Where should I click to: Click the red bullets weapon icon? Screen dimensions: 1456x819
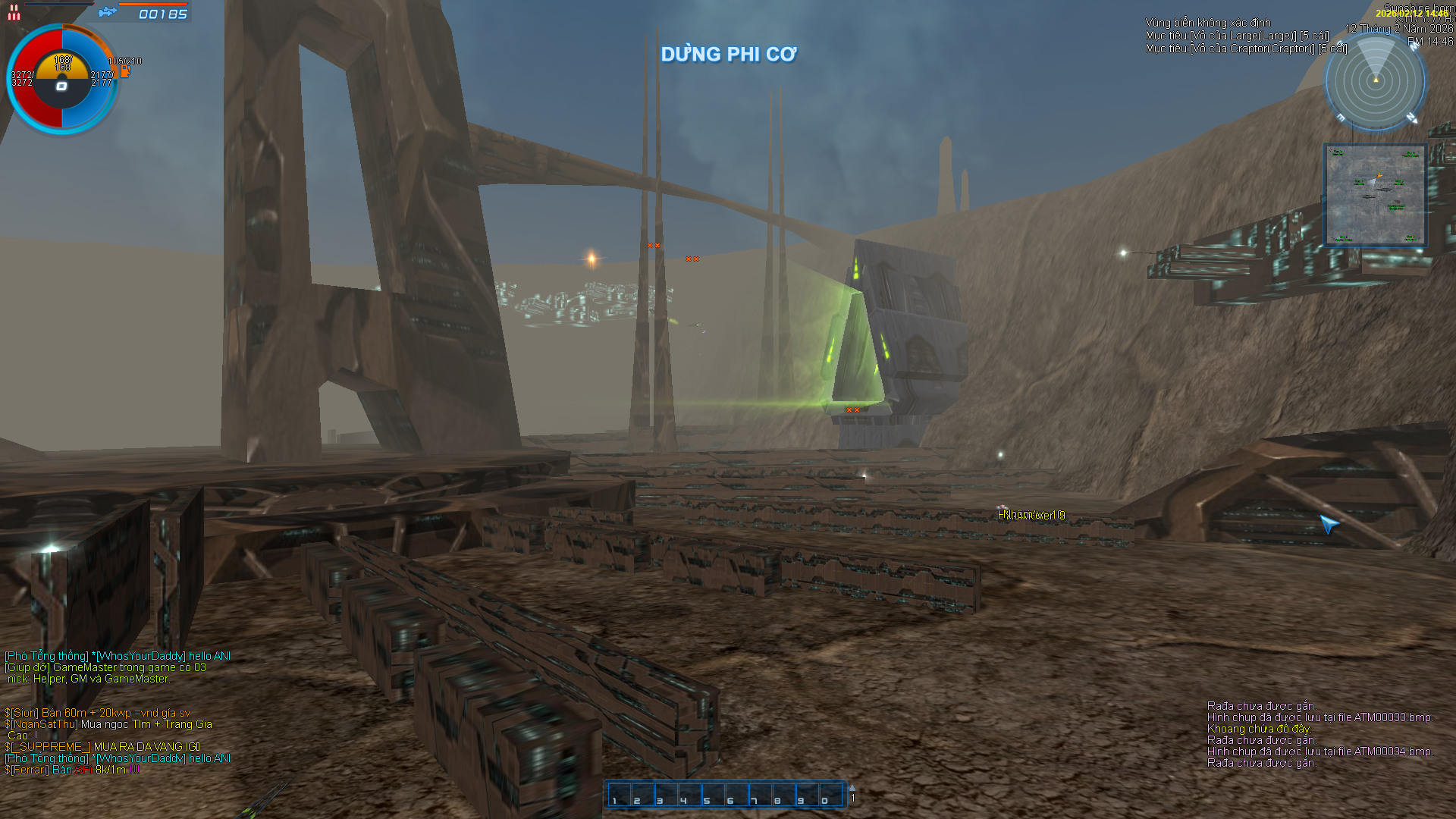click(14, 12)
